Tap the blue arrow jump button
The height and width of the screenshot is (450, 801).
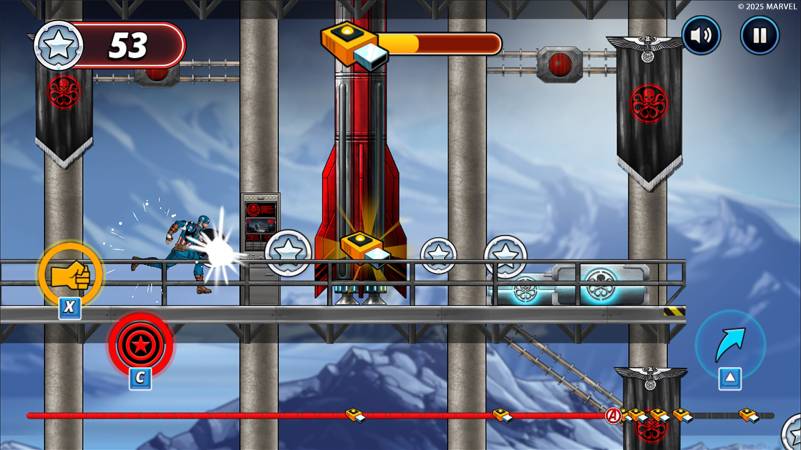tap(730, 344)
